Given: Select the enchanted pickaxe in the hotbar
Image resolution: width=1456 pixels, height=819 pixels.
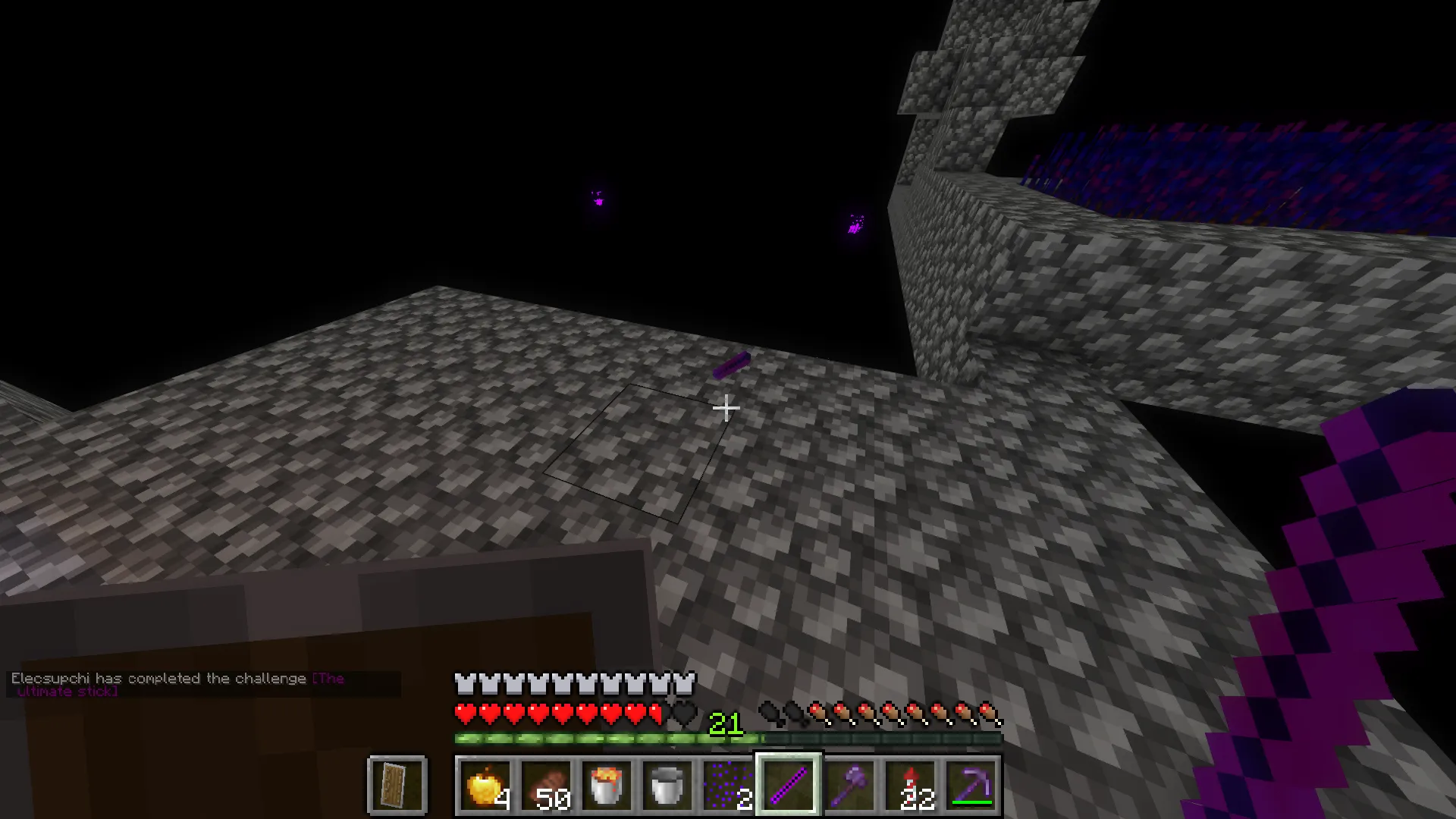Looking at the screenshot, I should (972, 786).
